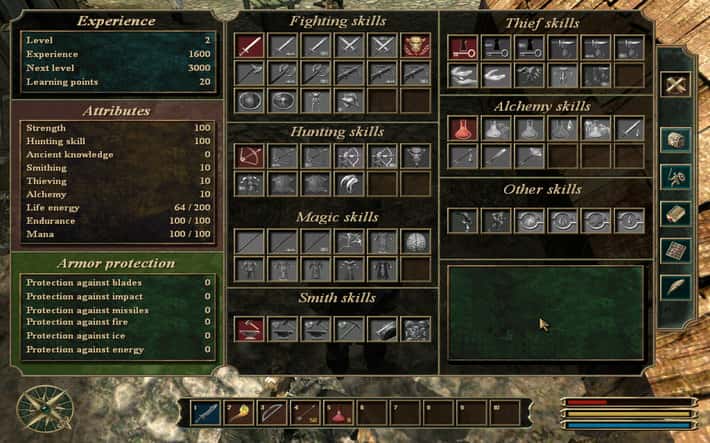Image resolution: width=710 pixels, height=443 pixels.
Task: Select the first skill in Other skills
Action: click(462, 220)
